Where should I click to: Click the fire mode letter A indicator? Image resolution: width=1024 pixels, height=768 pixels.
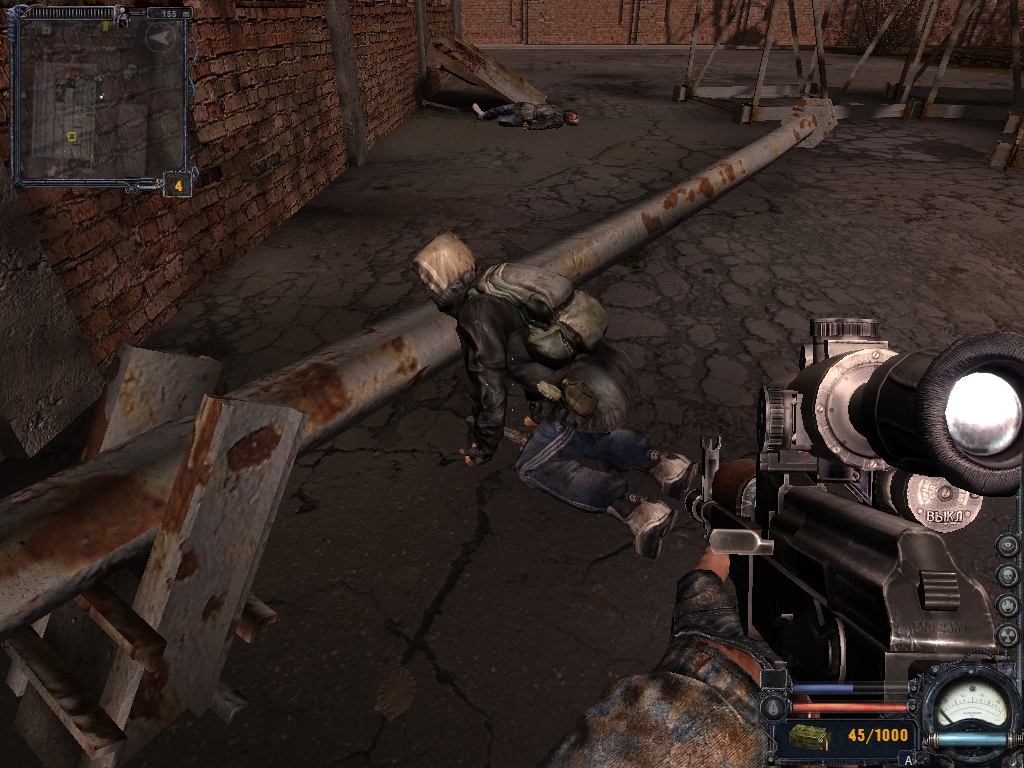pyautogui.click(x=908, y=760)
